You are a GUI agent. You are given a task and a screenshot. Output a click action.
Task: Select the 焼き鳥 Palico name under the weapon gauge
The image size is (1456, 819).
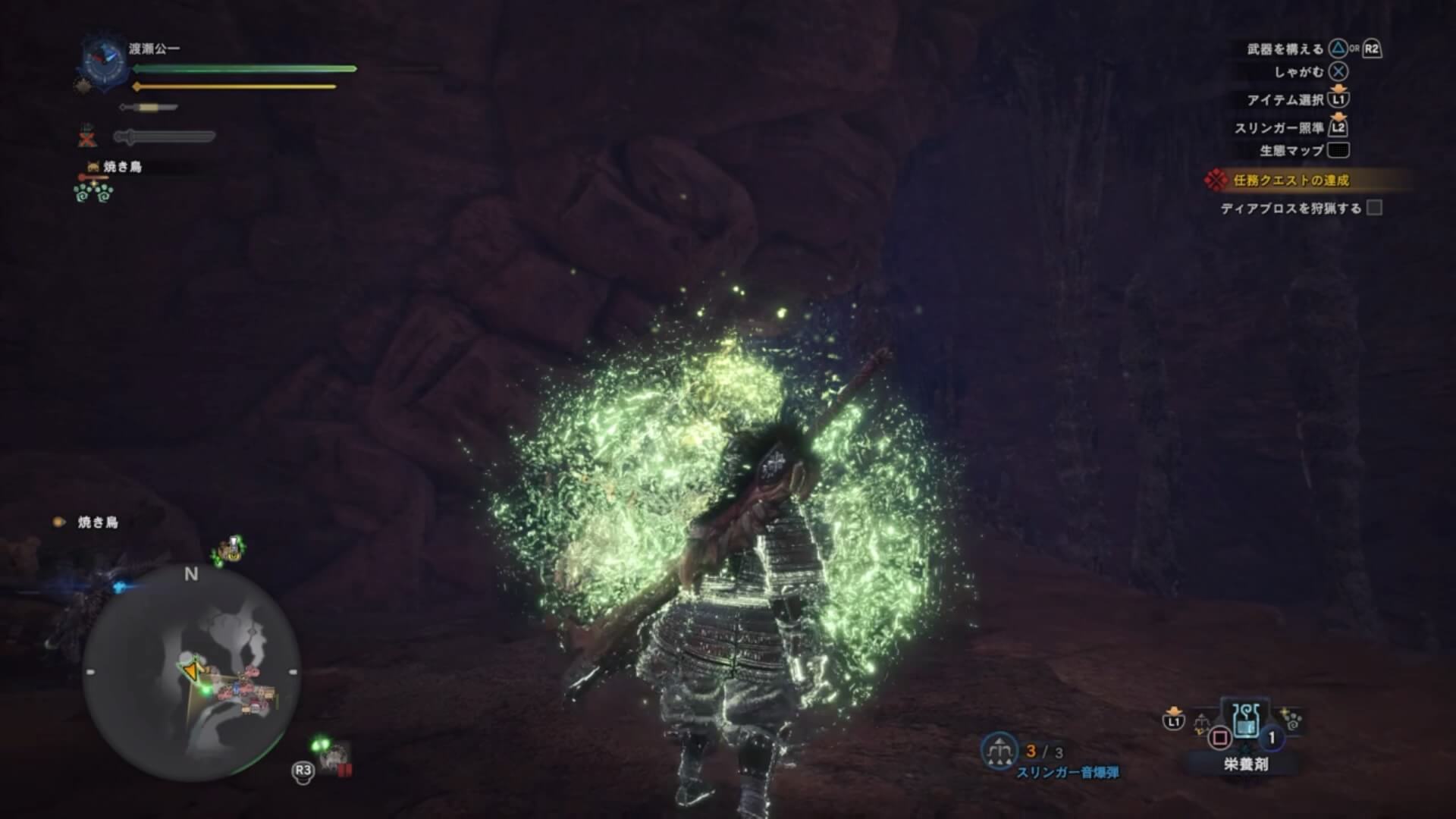(122, 167)
